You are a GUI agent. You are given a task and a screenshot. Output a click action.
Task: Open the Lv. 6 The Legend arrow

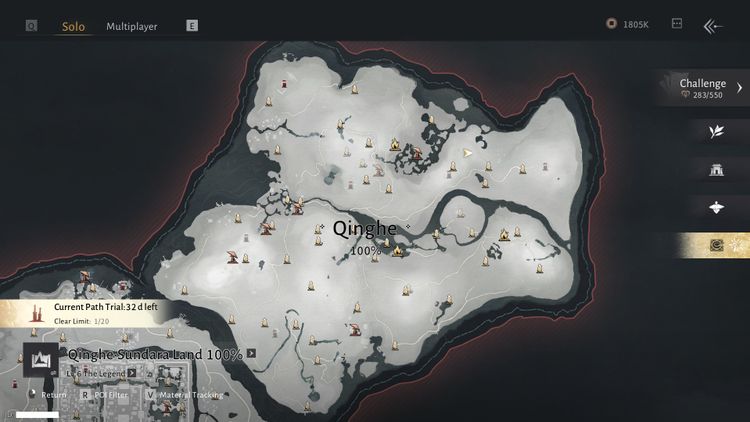[132, 373]
